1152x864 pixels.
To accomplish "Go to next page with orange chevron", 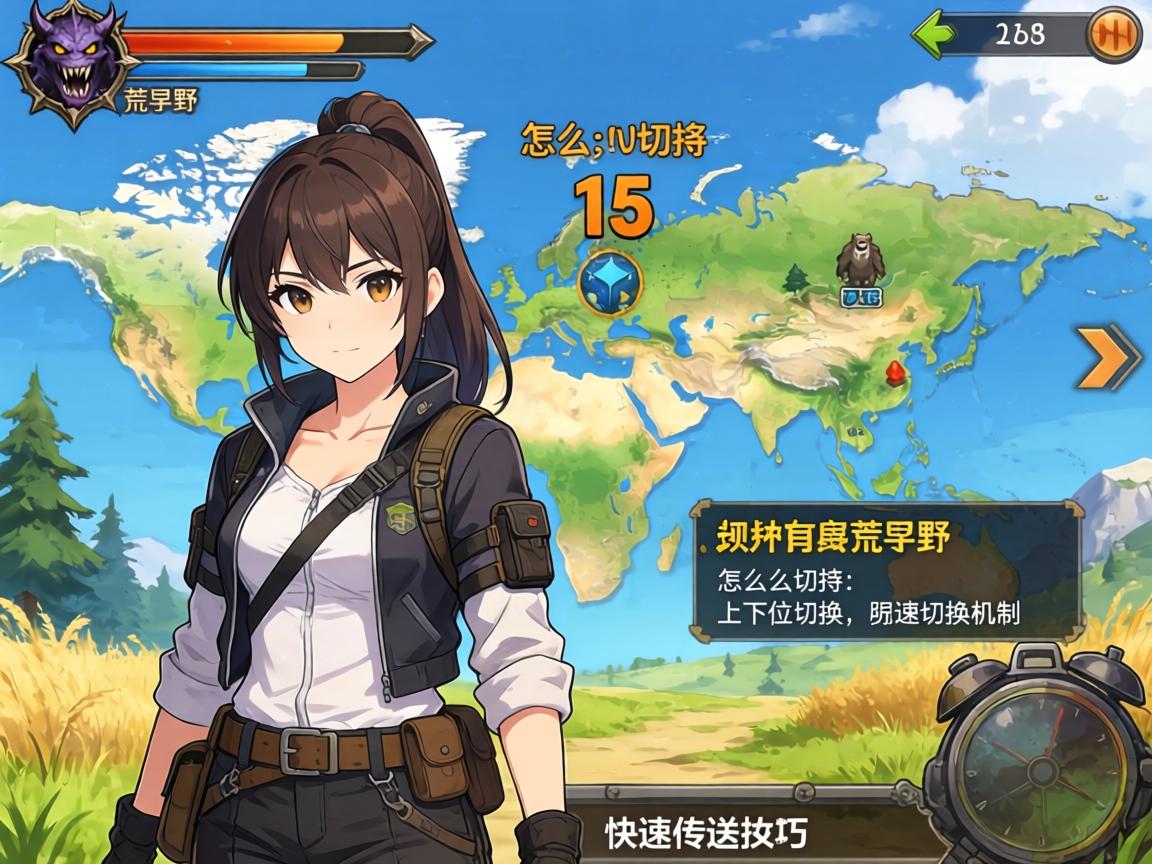I will coord(1108,356).
